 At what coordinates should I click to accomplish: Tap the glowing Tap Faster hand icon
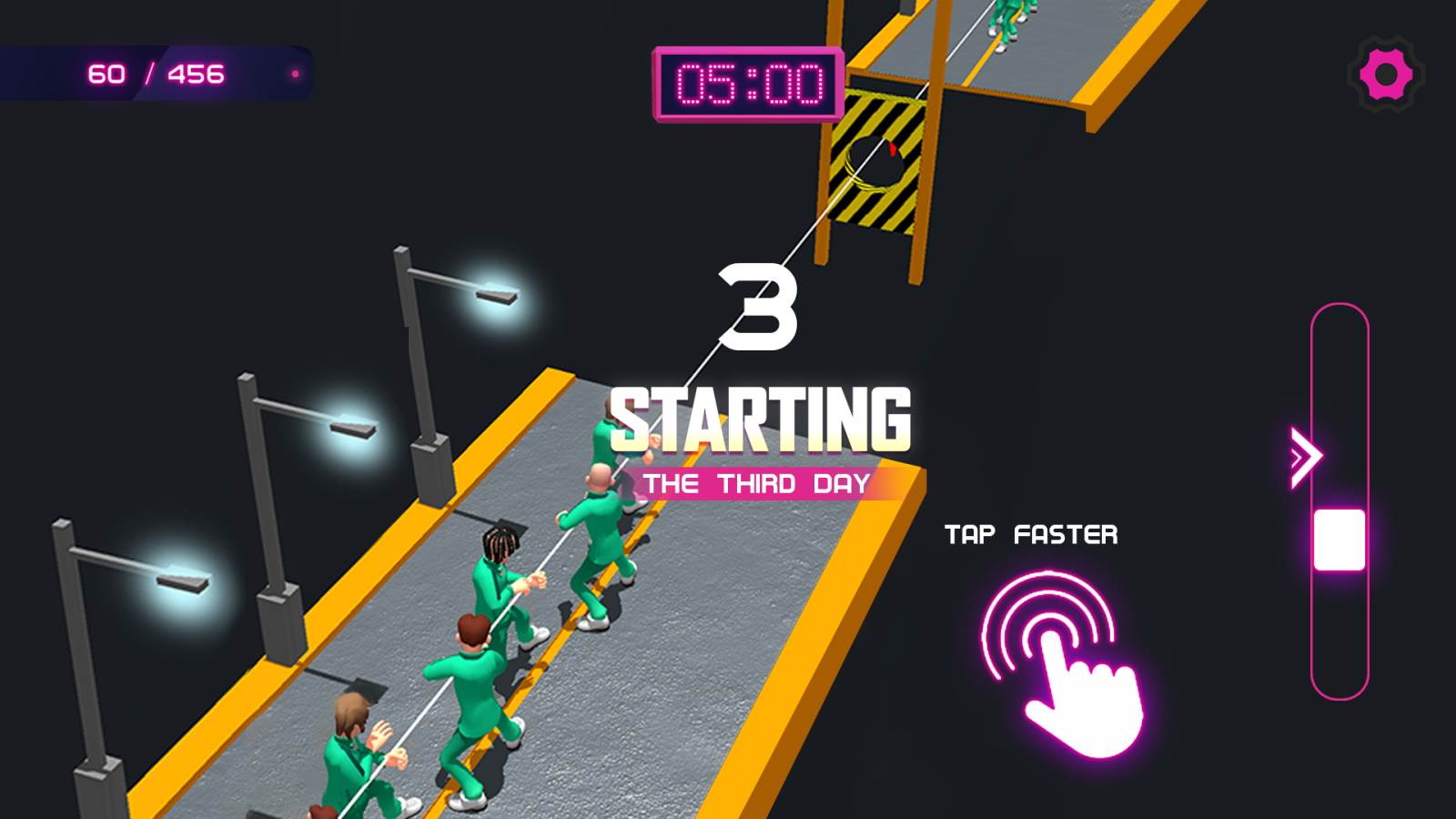(x=1060, y=669)
